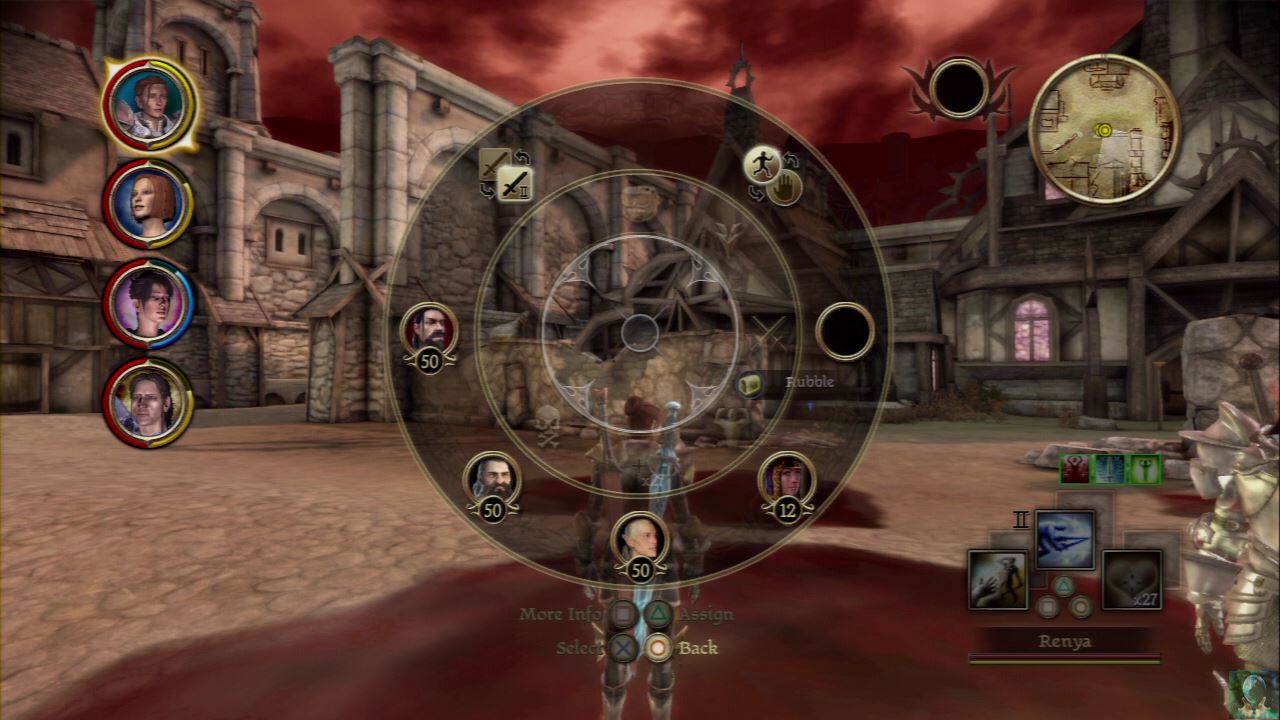Select the highlighted party leader portrait
1280x720 pixels.
[x=148, y=102]
